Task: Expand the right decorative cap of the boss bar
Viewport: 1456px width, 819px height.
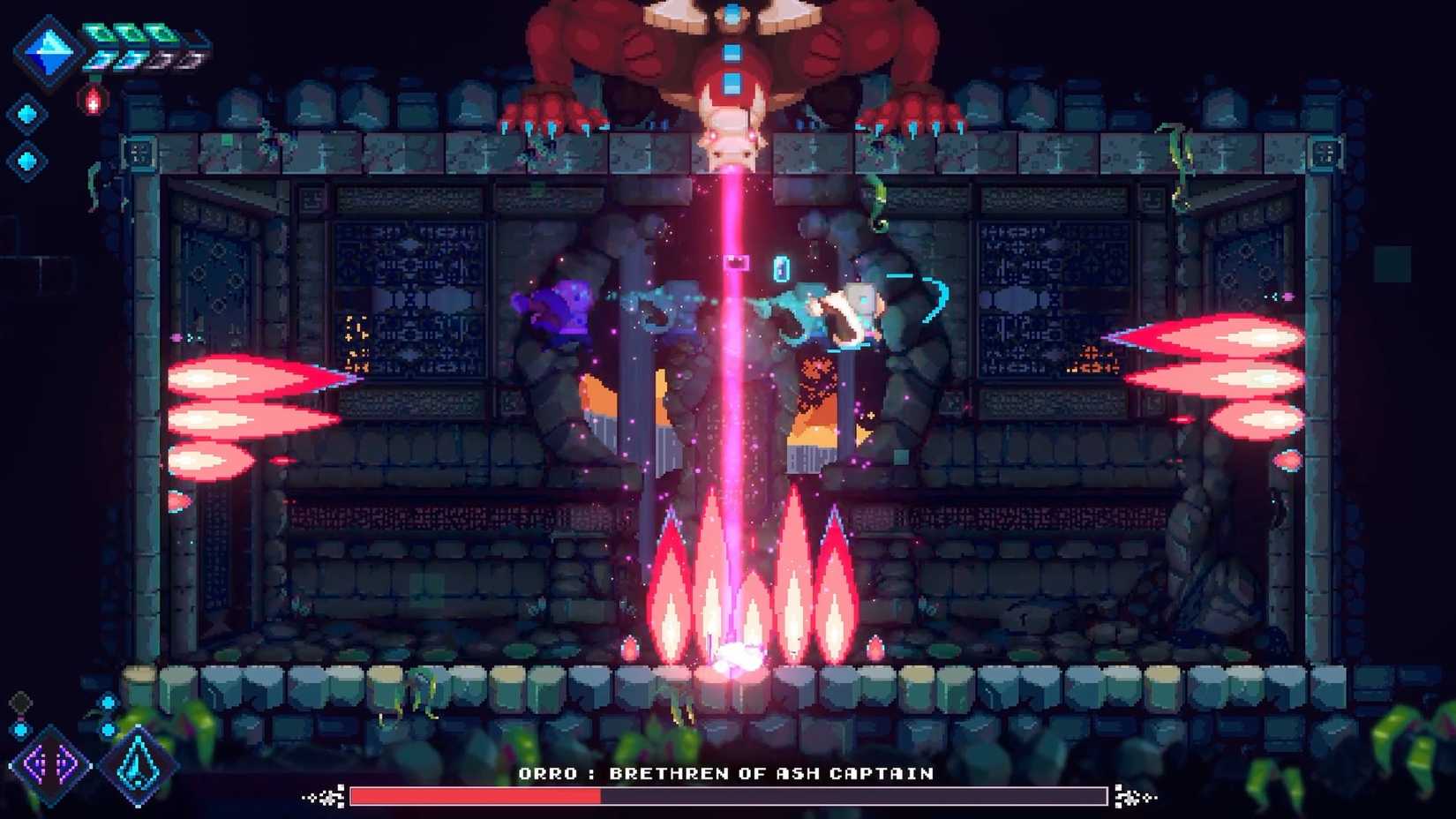Action: pos(1130,797)
